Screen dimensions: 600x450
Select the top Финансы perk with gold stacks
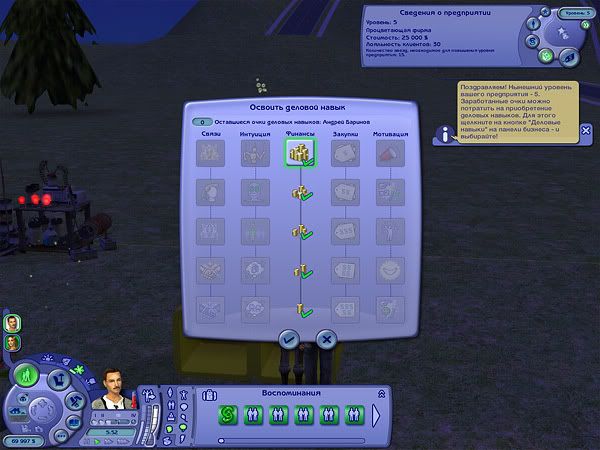coord(299,153)
